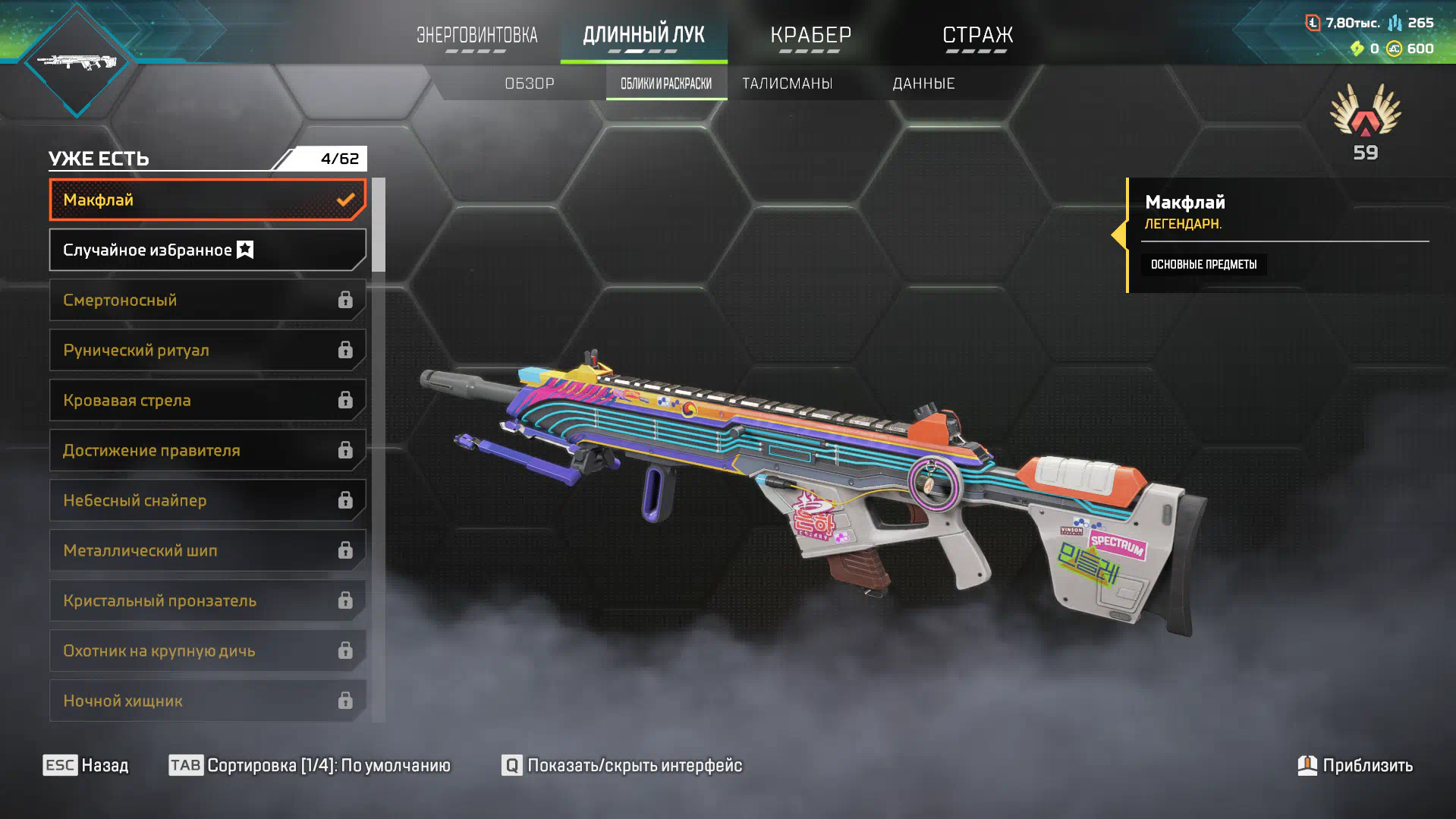Choose the Макфлай skin in the list

tap(207, 200)
